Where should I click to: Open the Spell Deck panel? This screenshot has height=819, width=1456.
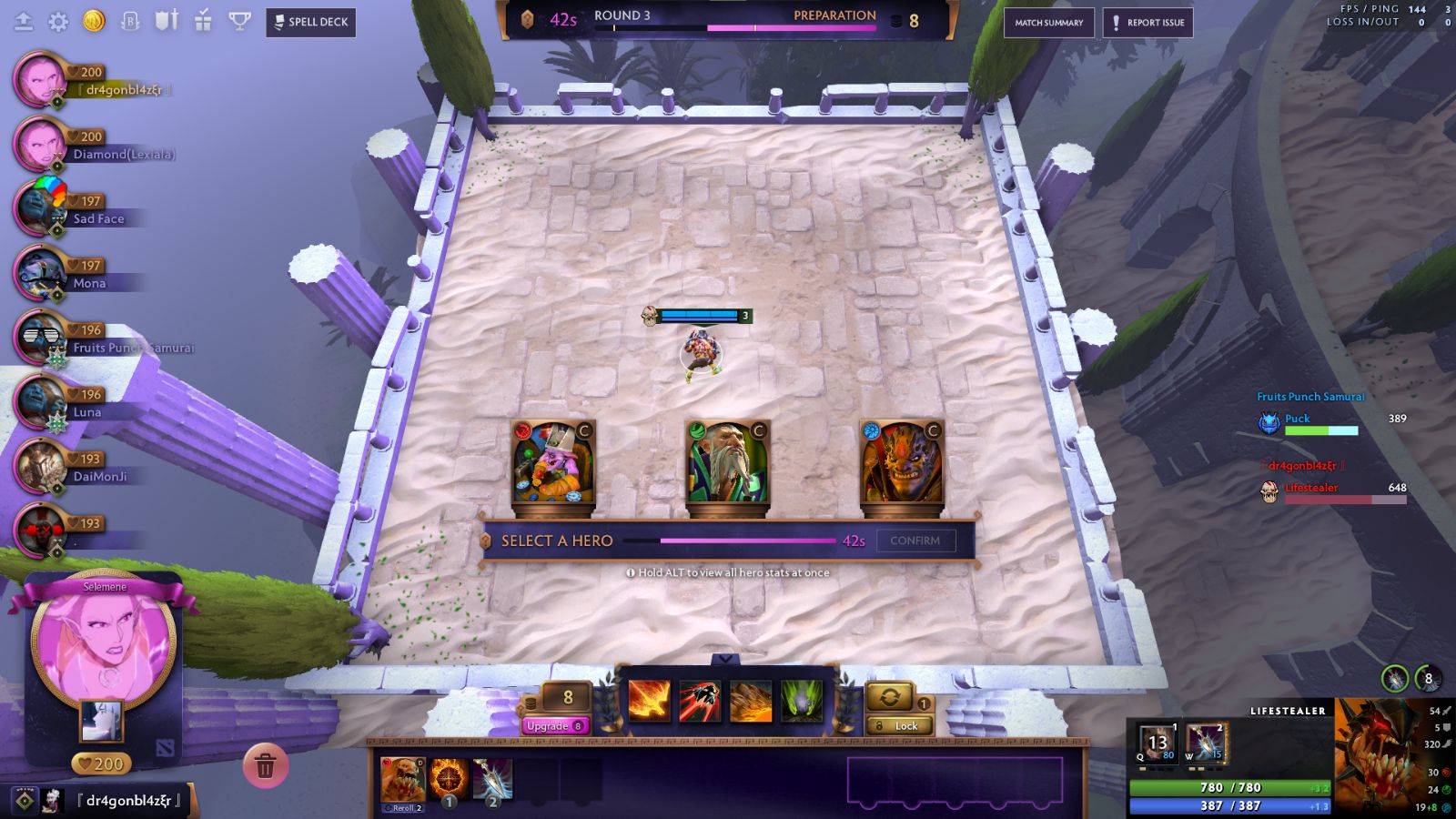click(x=309, y=23)
